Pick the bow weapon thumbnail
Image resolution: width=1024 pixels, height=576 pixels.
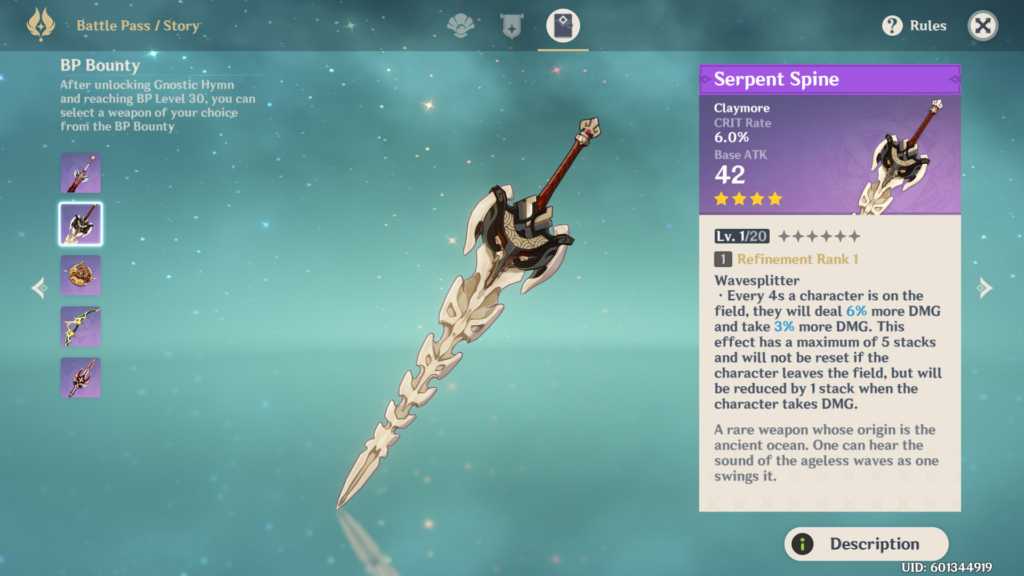(80, 326)
